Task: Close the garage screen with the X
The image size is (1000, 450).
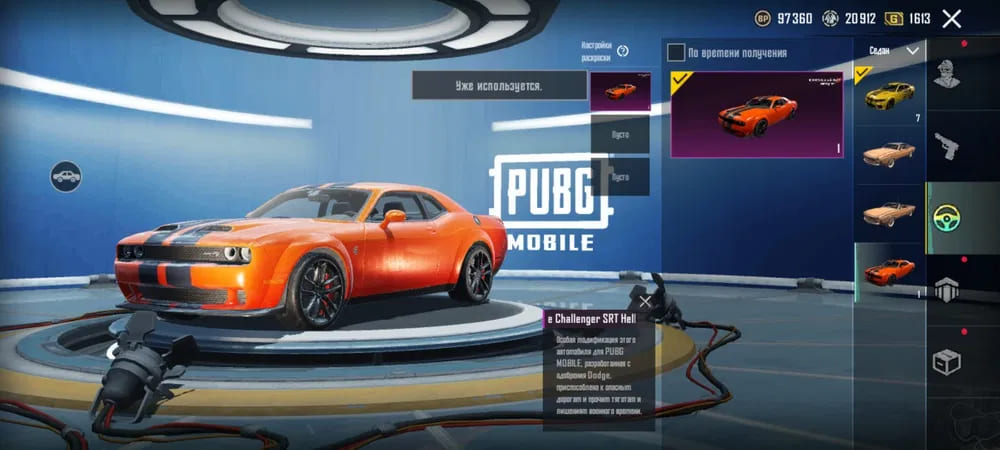Action: [952, 18]
